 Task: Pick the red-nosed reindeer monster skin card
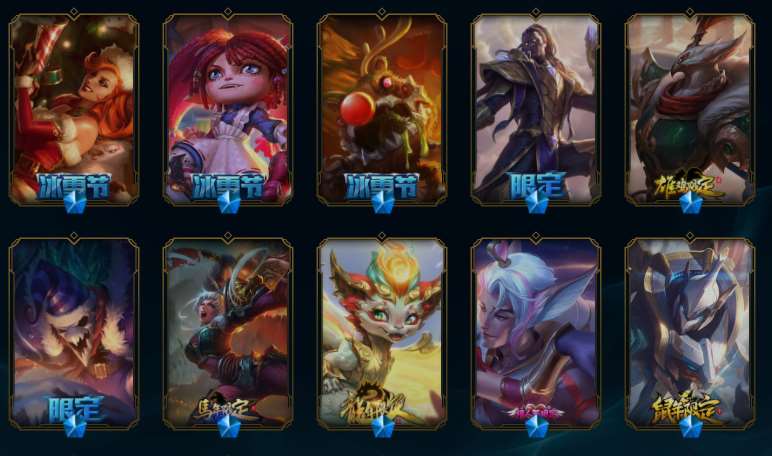382,108
